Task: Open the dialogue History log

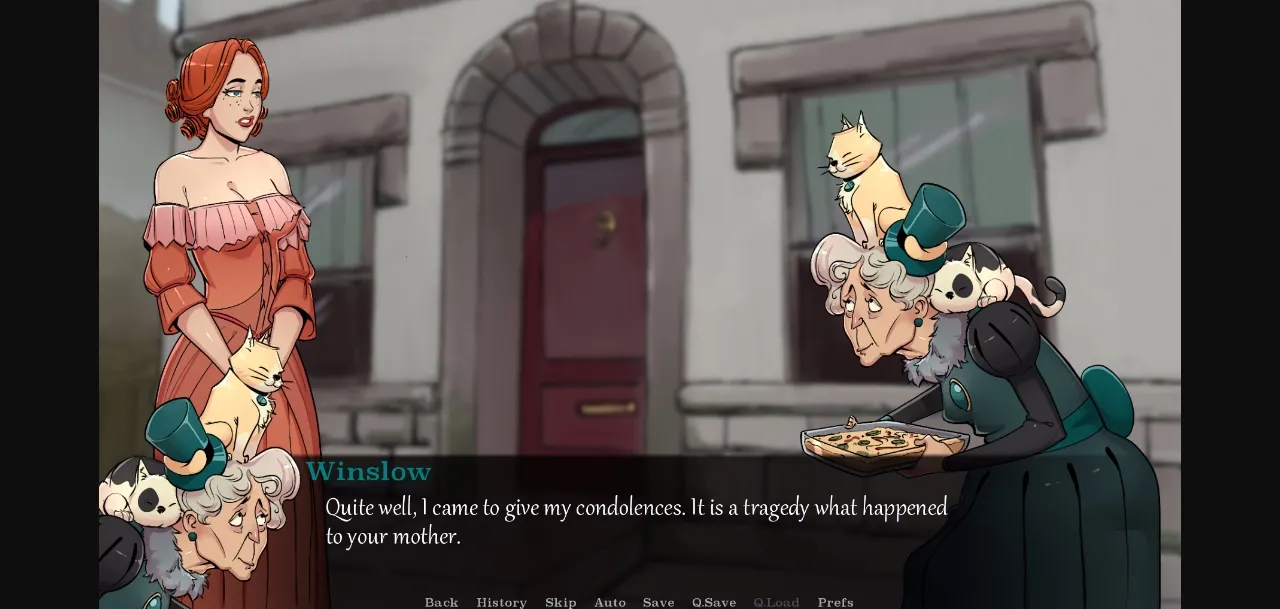Action: (501, 602)
